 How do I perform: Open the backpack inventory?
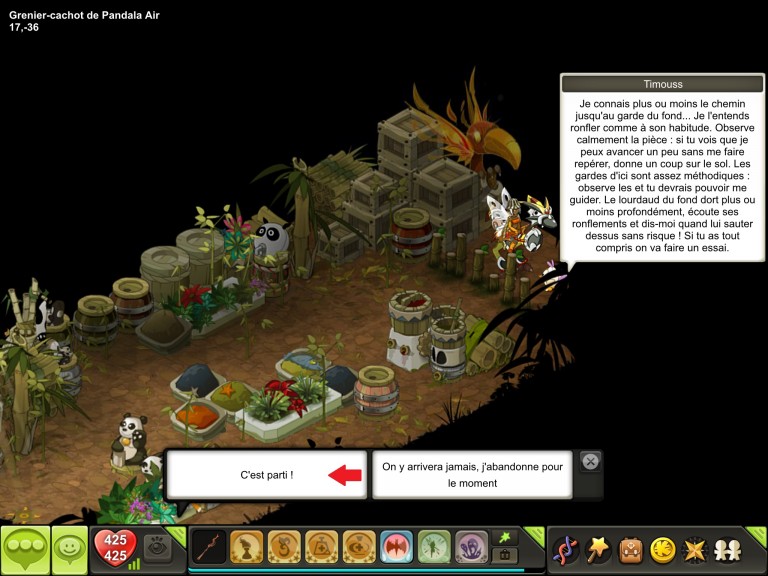pos(630,549)
